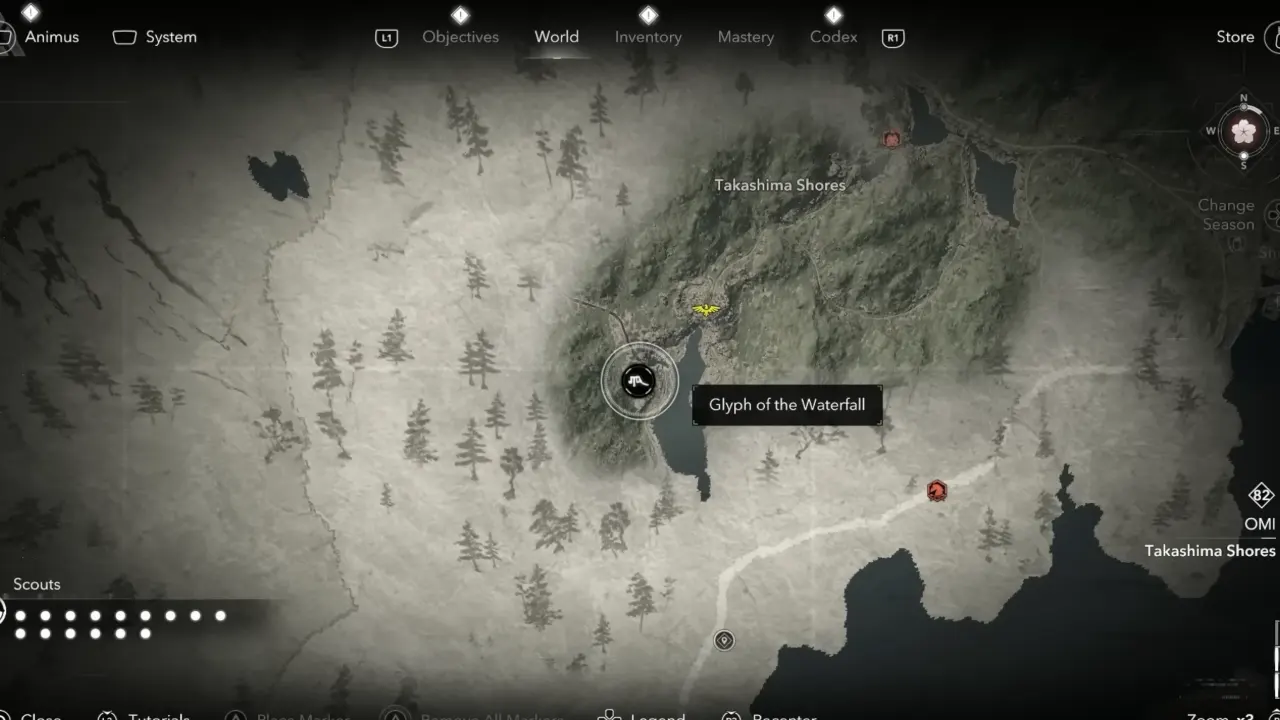This screenshot has width=1280, height=720.
Task: Open the Store
Action: 1235,37
